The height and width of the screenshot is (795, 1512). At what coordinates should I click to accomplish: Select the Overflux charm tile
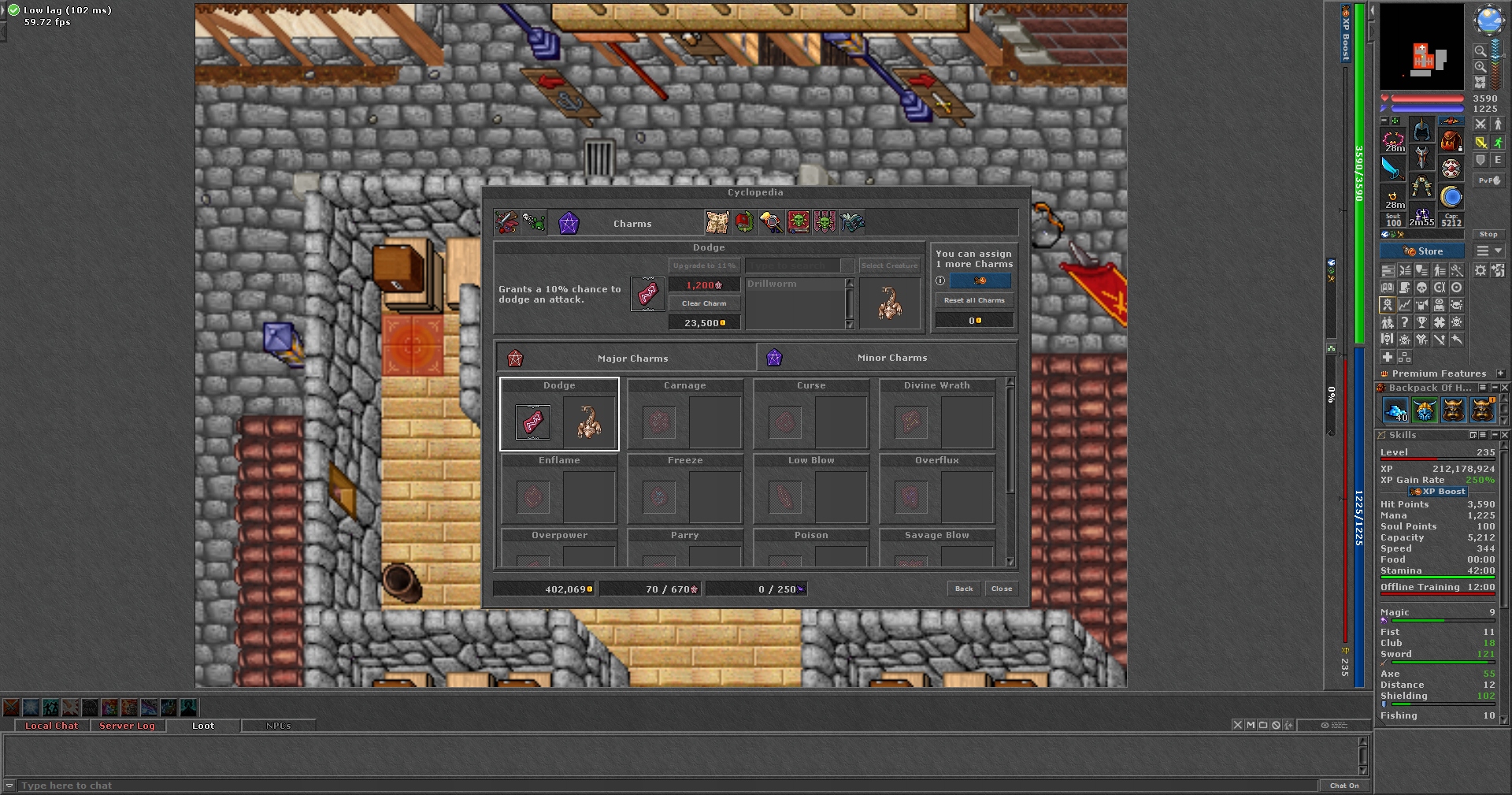point(937,489)
